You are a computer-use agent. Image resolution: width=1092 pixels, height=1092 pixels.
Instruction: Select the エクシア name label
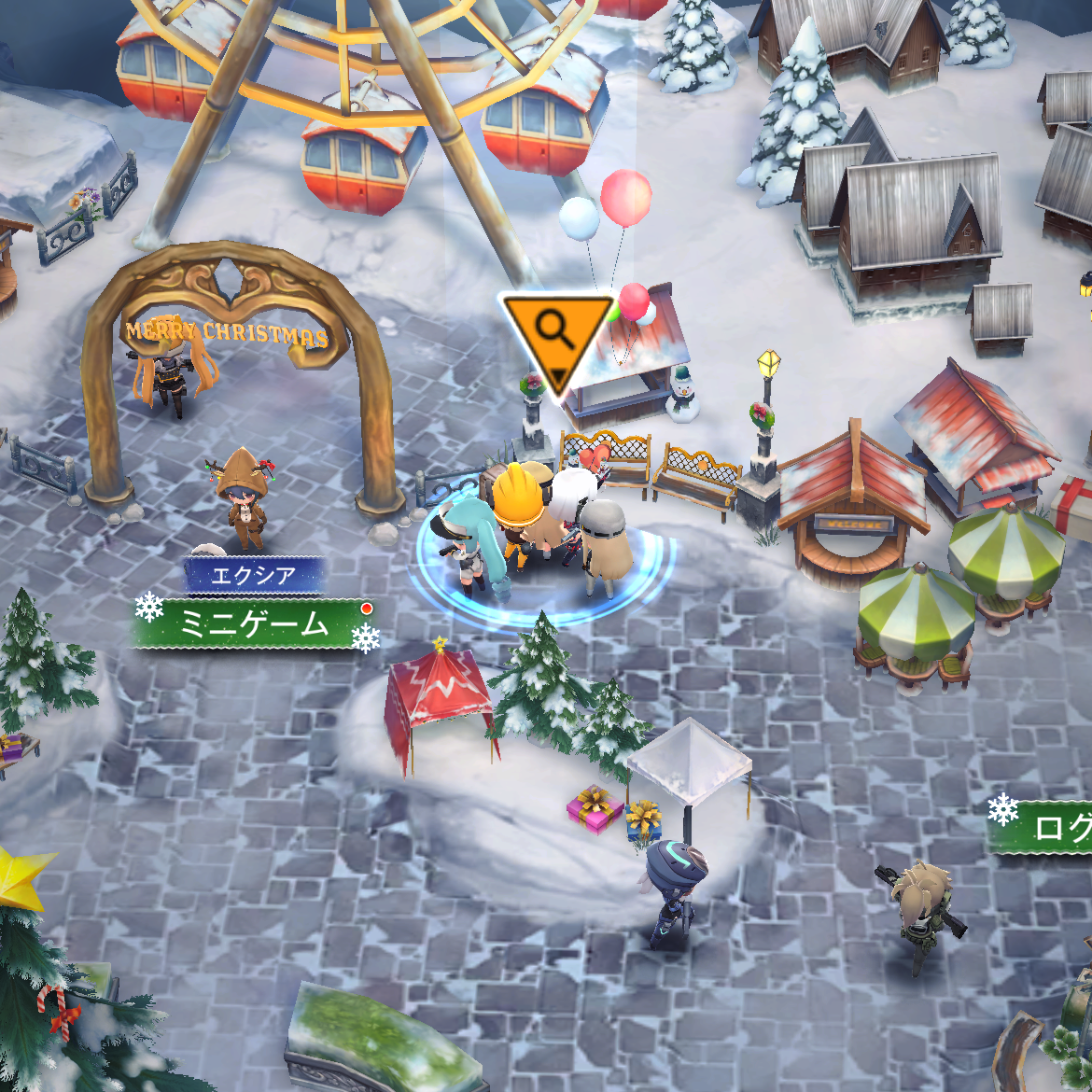pyautogui.click(x=254, y=575)
